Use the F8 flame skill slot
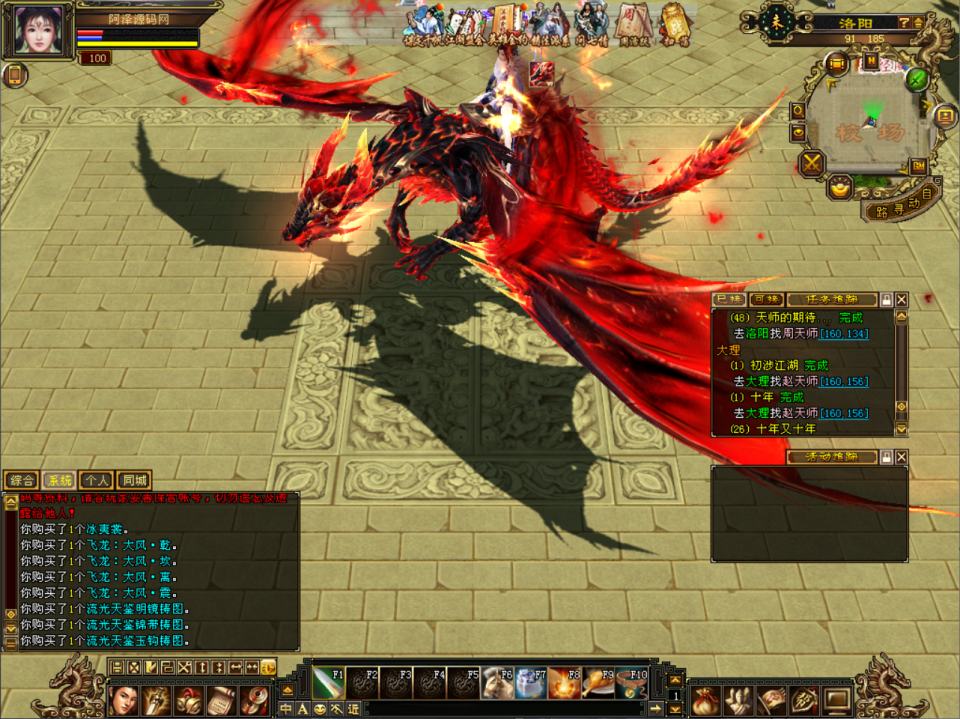960x719 pixels. click(564, 683)
